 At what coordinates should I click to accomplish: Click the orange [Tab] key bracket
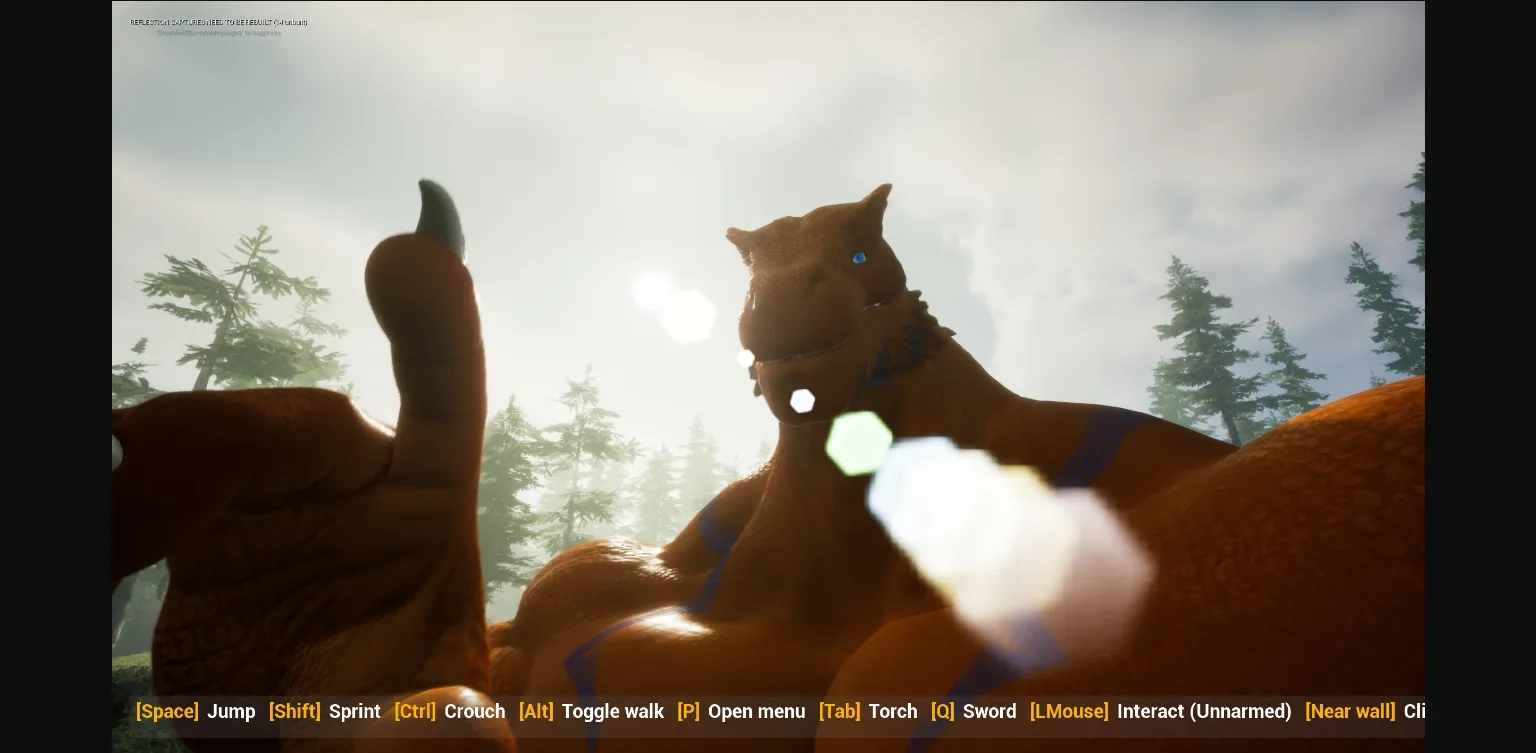click(839, 711)
